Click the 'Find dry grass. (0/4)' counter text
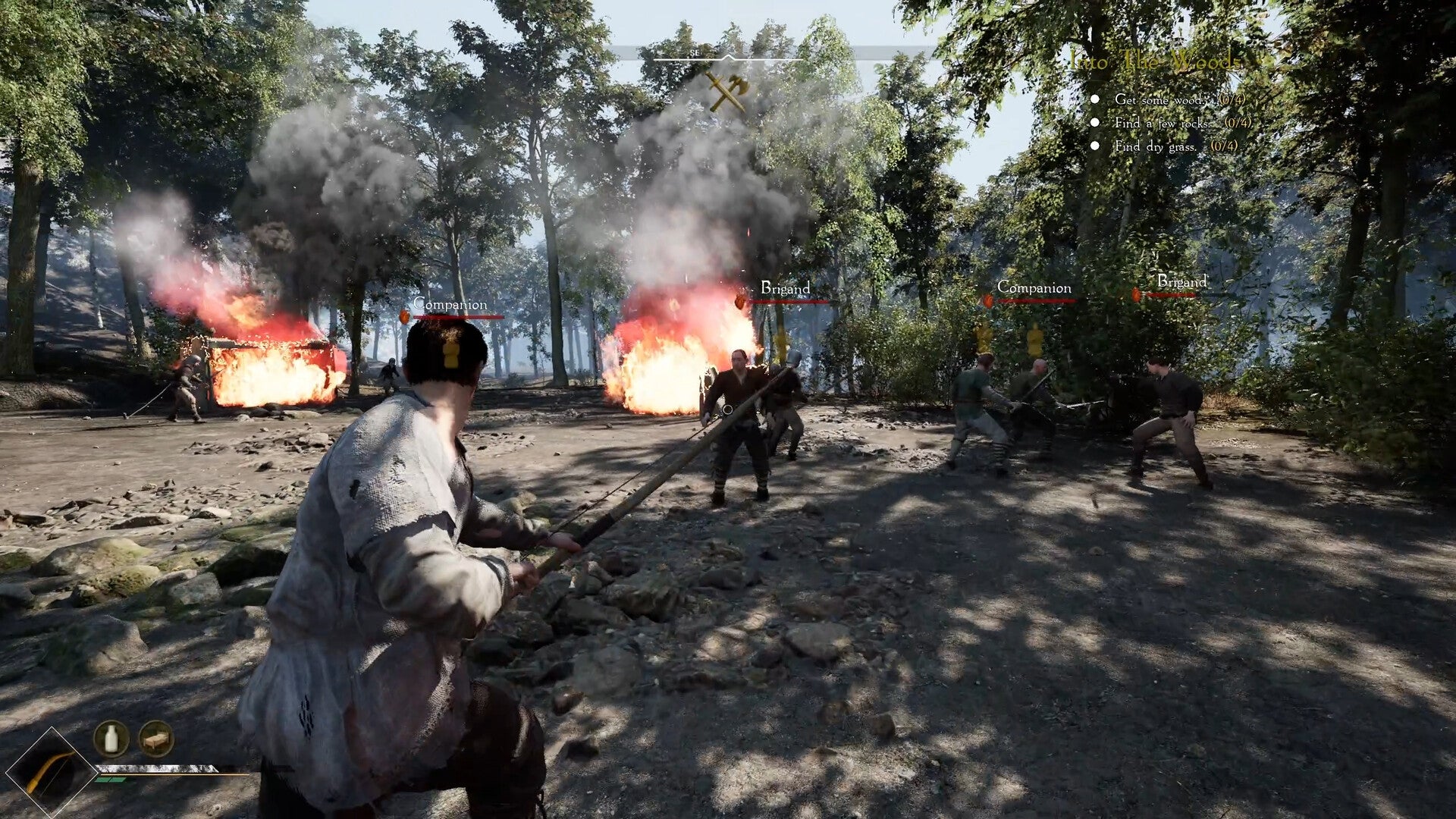 click(1222, 146)
